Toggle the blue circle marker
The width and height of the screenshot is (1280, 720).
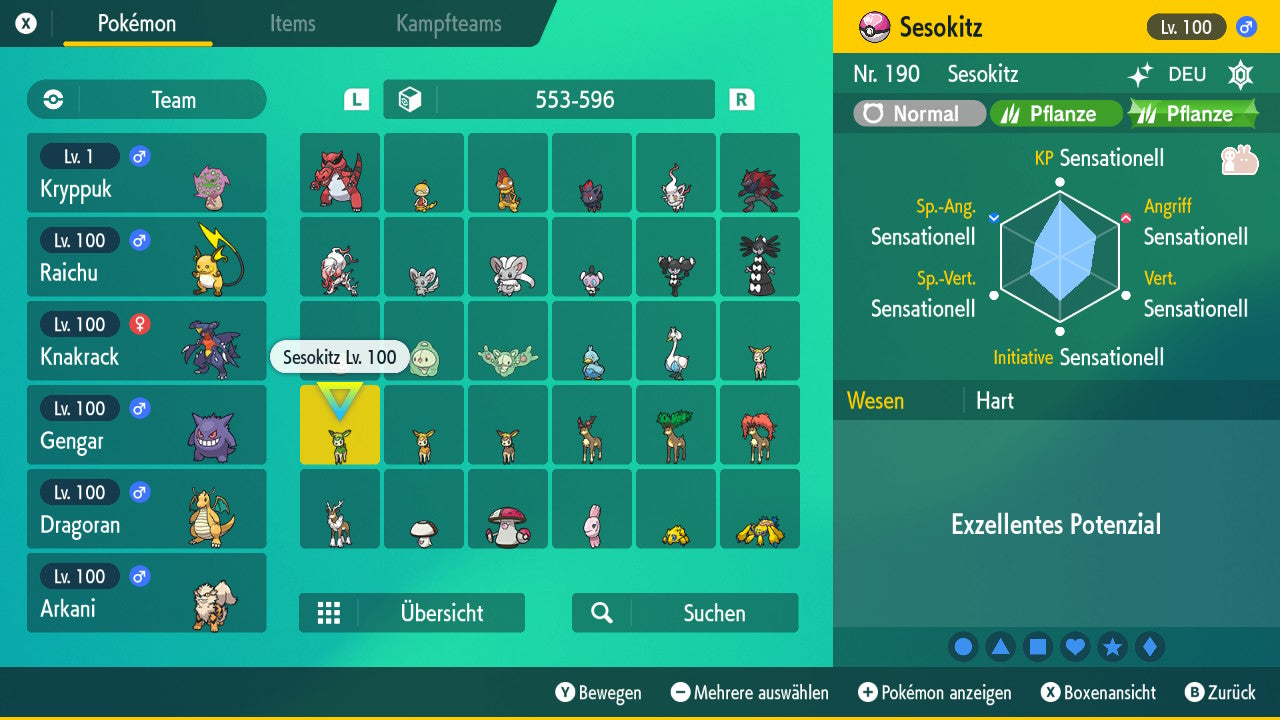pos(963,646)
